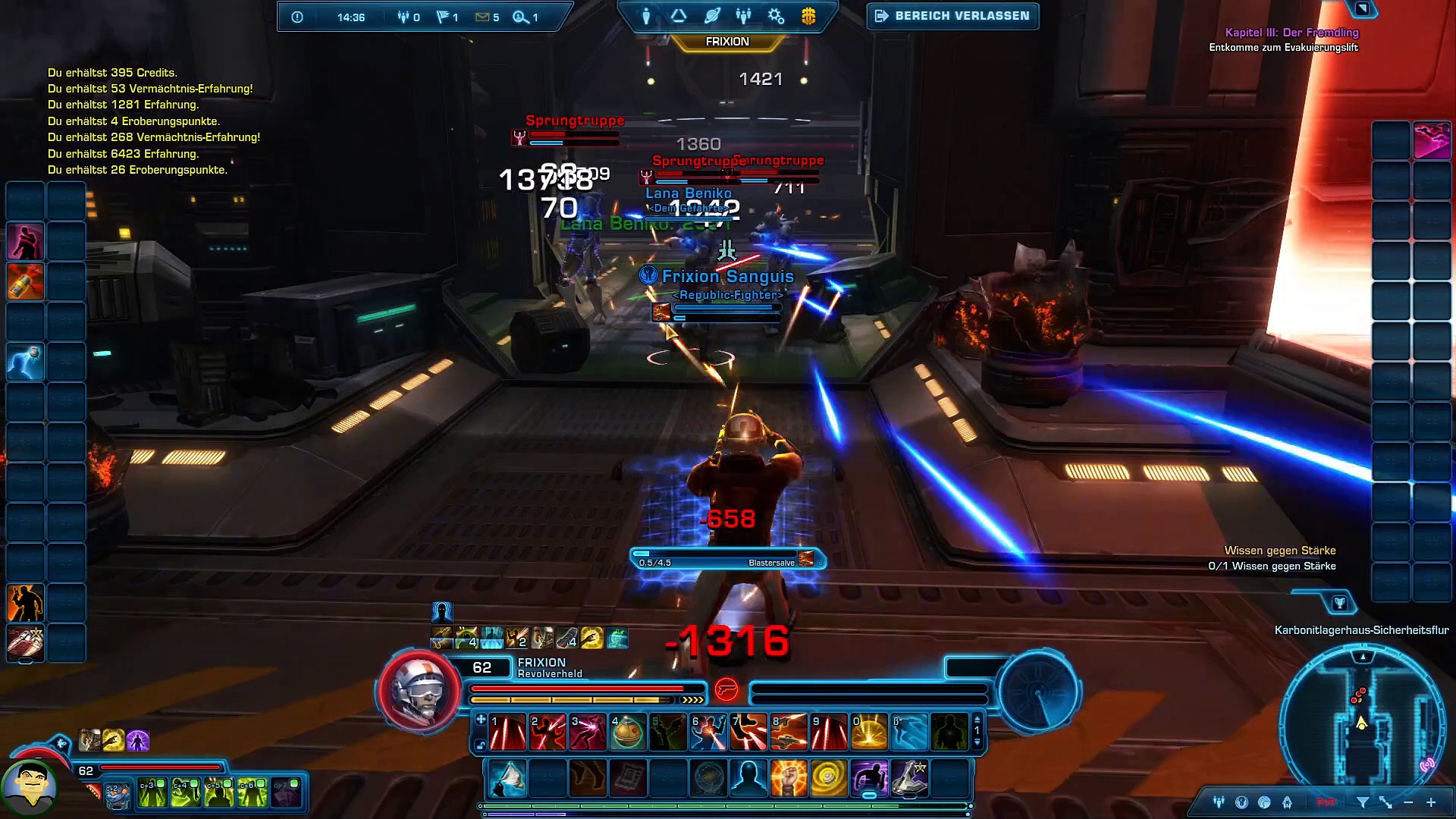
Task: Toggle the PVP flag button
Action: 1326,802
